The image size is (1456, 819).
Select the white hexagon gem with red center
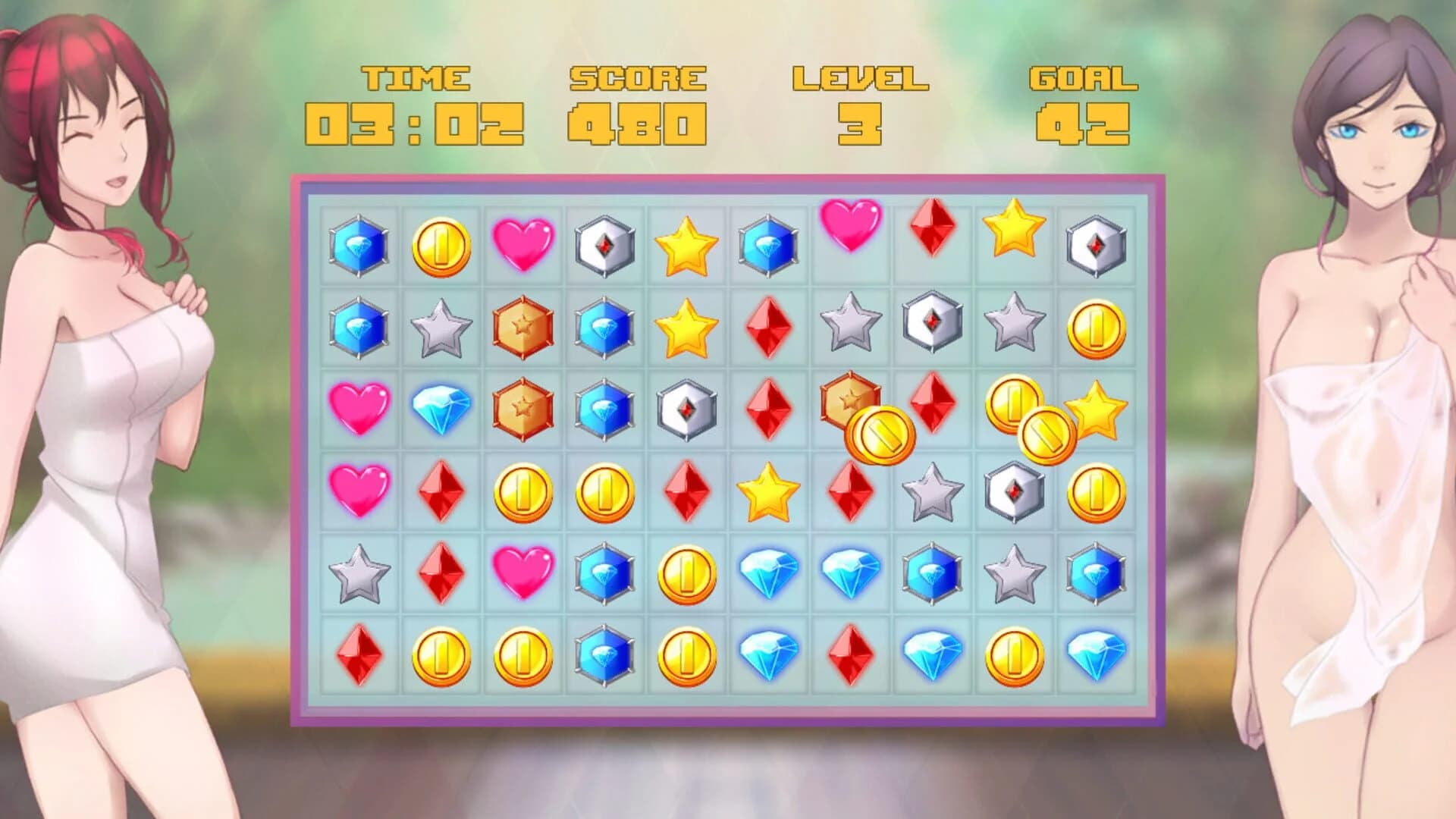click(605, 244)
